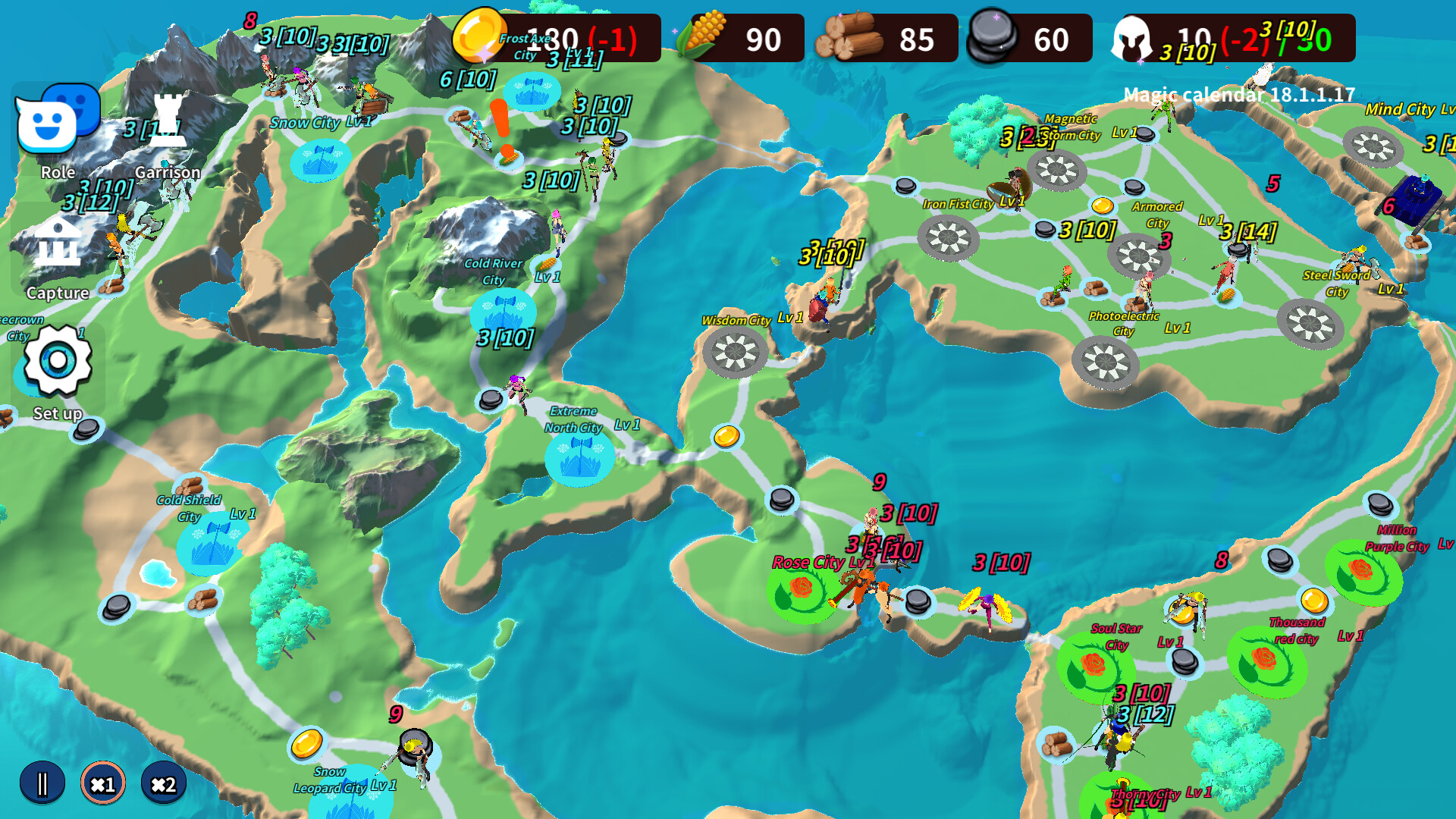Screen dimensions: 1456x819
Task: Pause the game
Action: click(x=43, y=783)
